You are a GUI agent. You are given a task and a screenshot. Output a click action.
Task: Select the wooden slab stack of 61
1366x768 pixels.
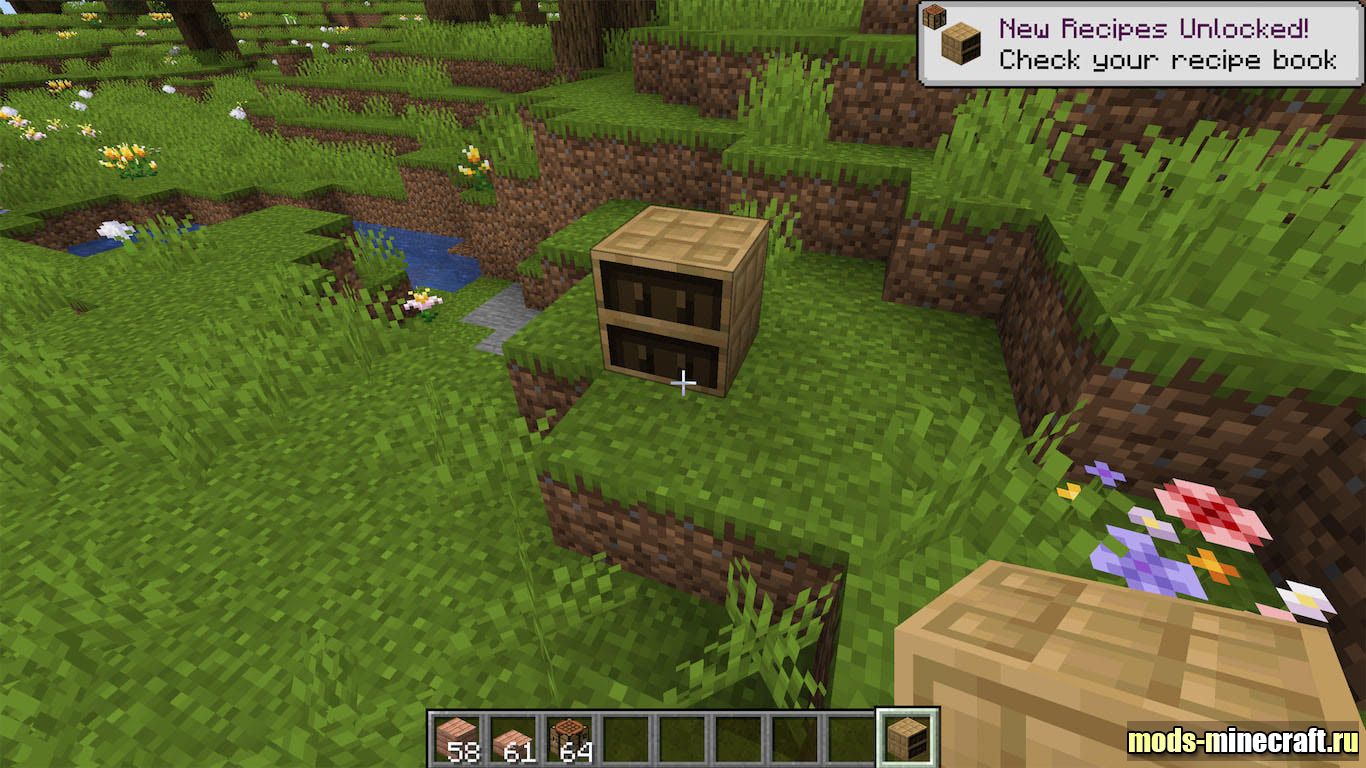click(515, 739)
